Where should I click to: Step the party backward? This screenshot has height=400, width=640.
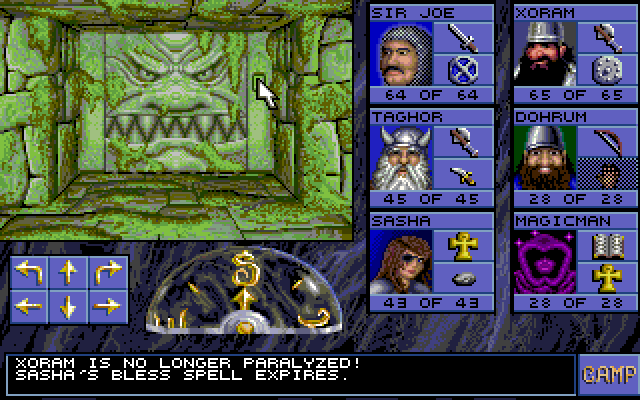pyautogui.click(x=67, y=305)
